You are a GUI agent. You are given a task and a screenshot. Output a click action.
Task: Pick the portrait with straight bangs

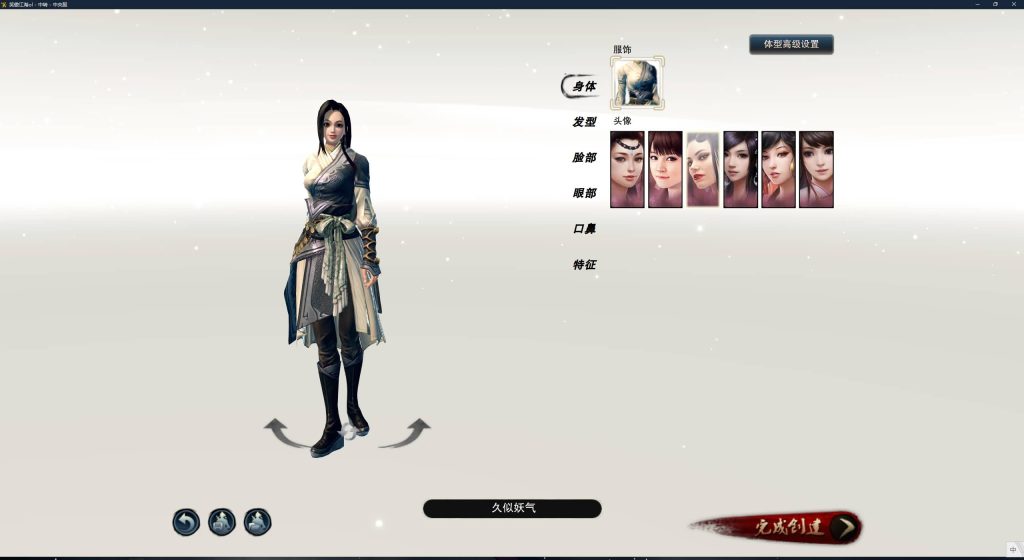pyautogui.click(x=665, y=169)
